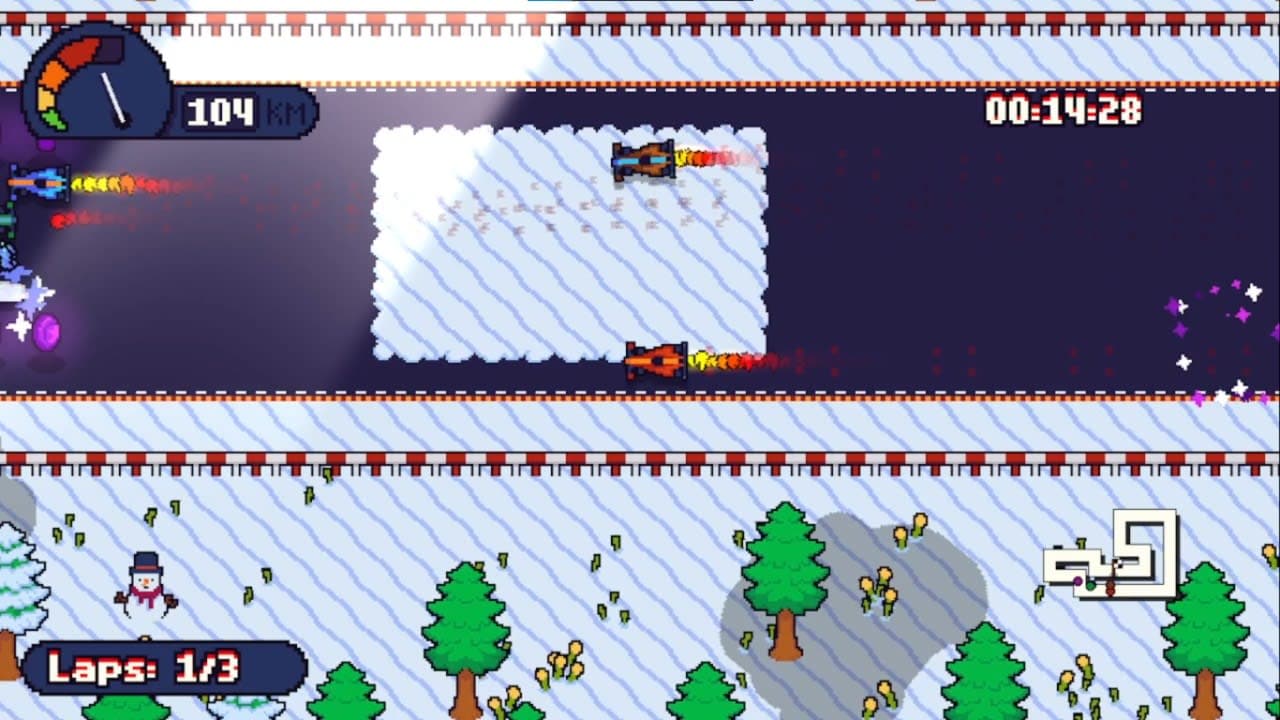Viewport: 1280px width, 720px height.
Task: Select the second orange car near the snow patch
Action: coord(655,358)
